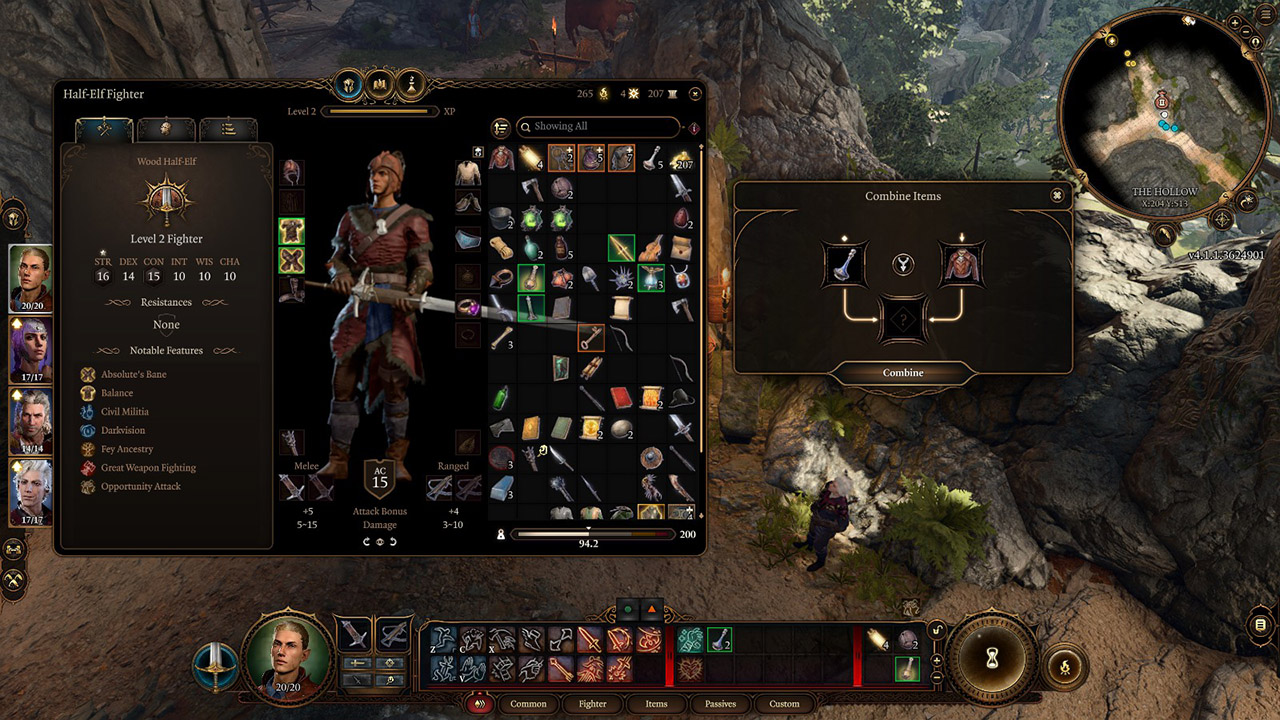Image resolution: width=1280 pixels, height=720 pixels.
Task: Select the Showing All search field
Action: [x=598, y=127]
